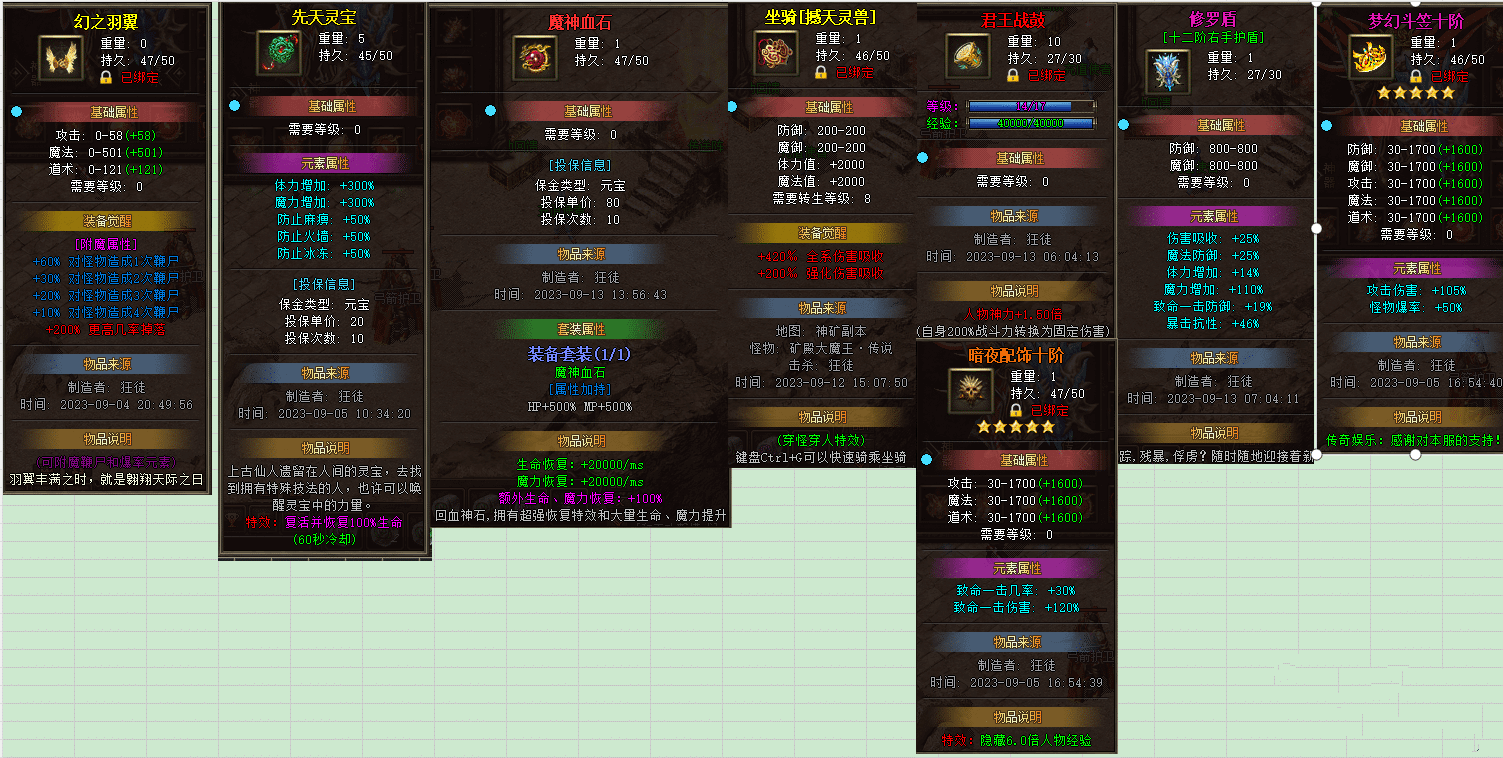
Task: Click the green 先天灵宝 treasure icon
Action: click(279, 52)
